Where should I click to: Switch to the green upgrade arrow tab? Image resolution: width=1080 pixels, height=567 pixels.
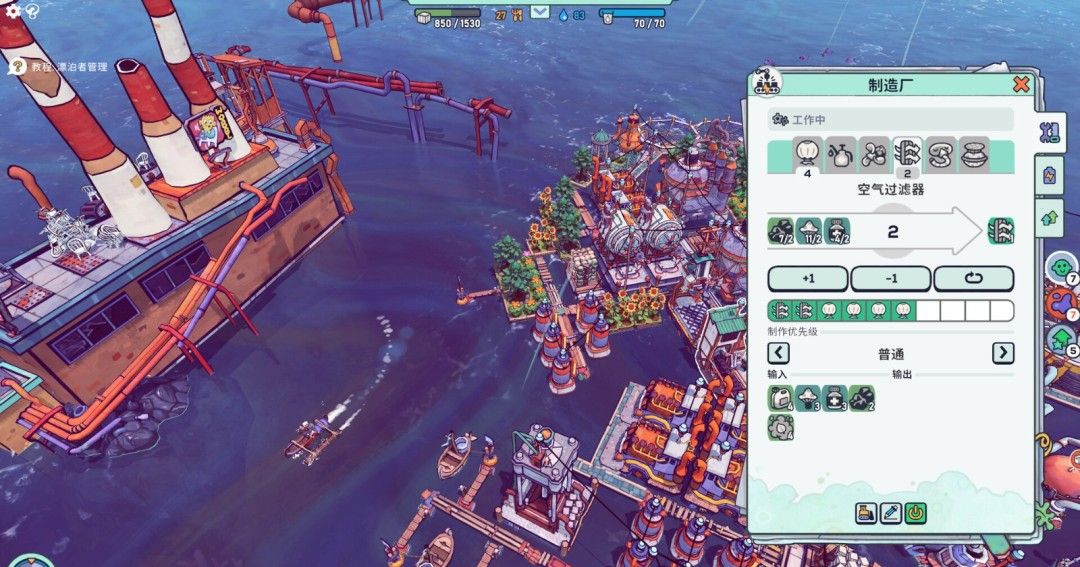(1049, 217)
